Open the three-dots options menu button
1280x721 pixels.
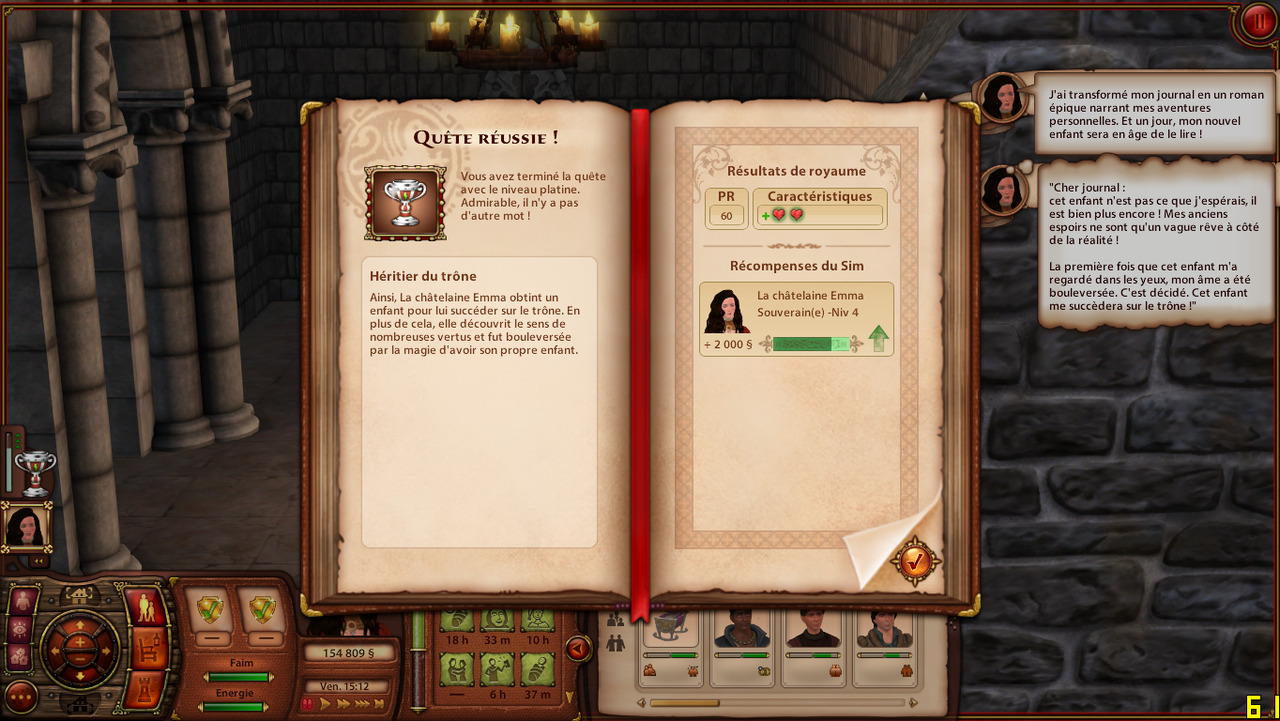coord(21,696)
